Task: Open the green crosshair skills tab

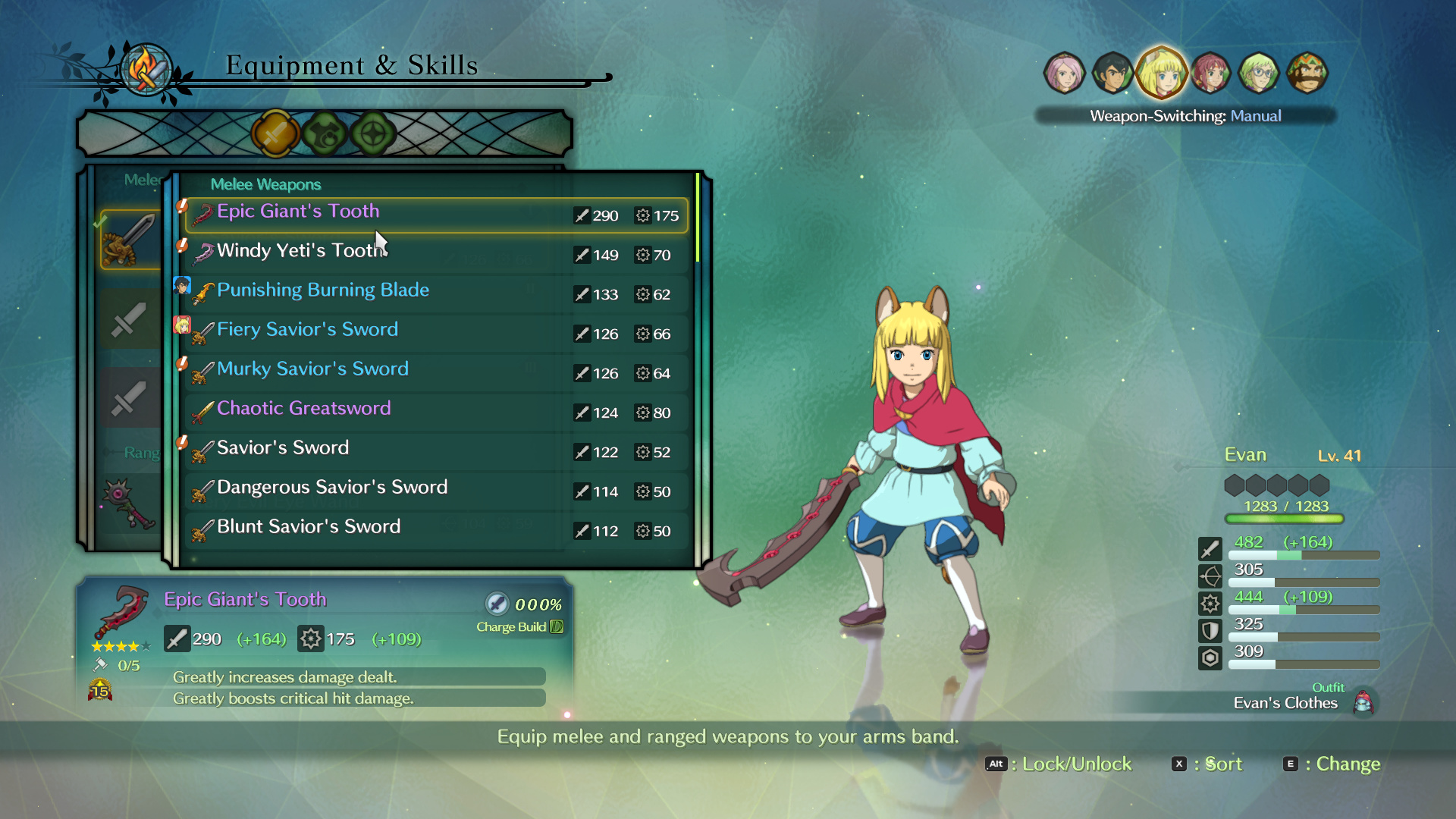Action: point(373,134)
